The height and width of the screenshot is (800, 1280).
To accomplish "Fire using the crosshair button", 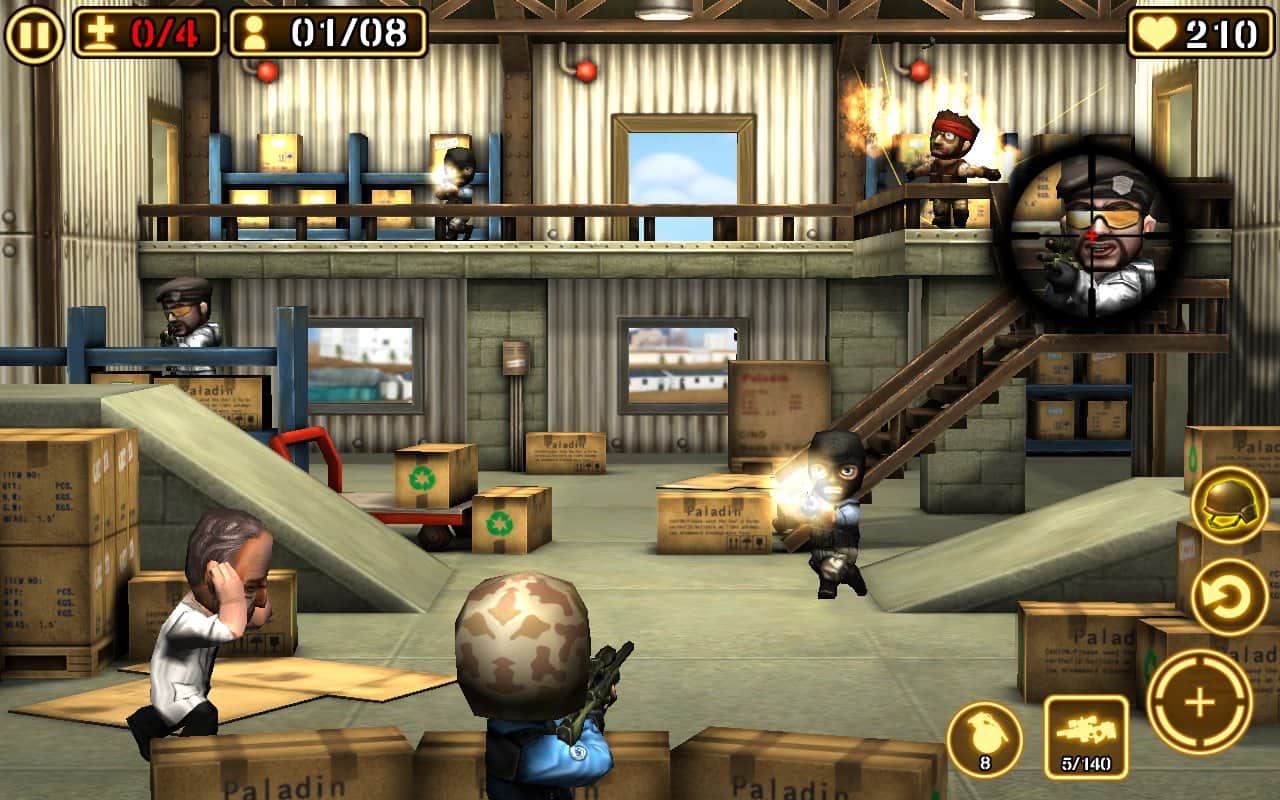I will pos(1199,702).
